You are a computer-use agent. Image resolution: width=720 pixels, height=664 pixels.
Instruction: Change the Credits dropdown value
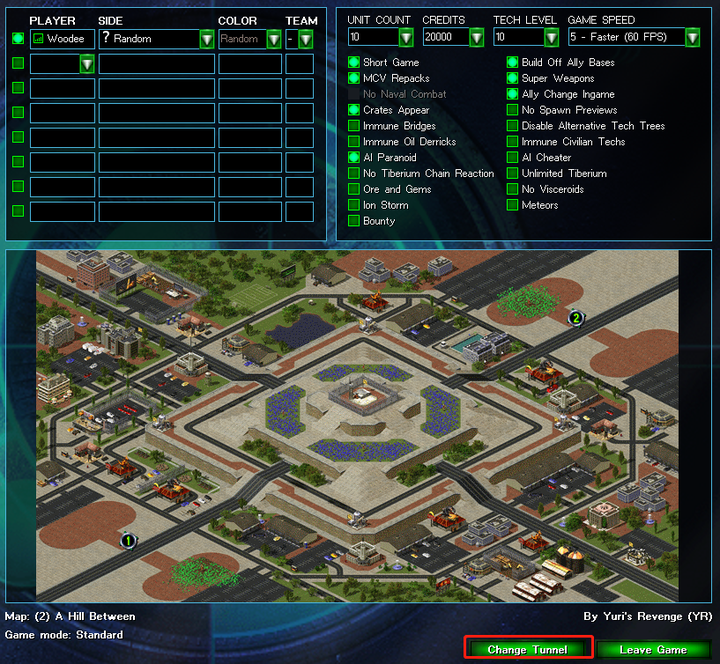tap(477, 38)
